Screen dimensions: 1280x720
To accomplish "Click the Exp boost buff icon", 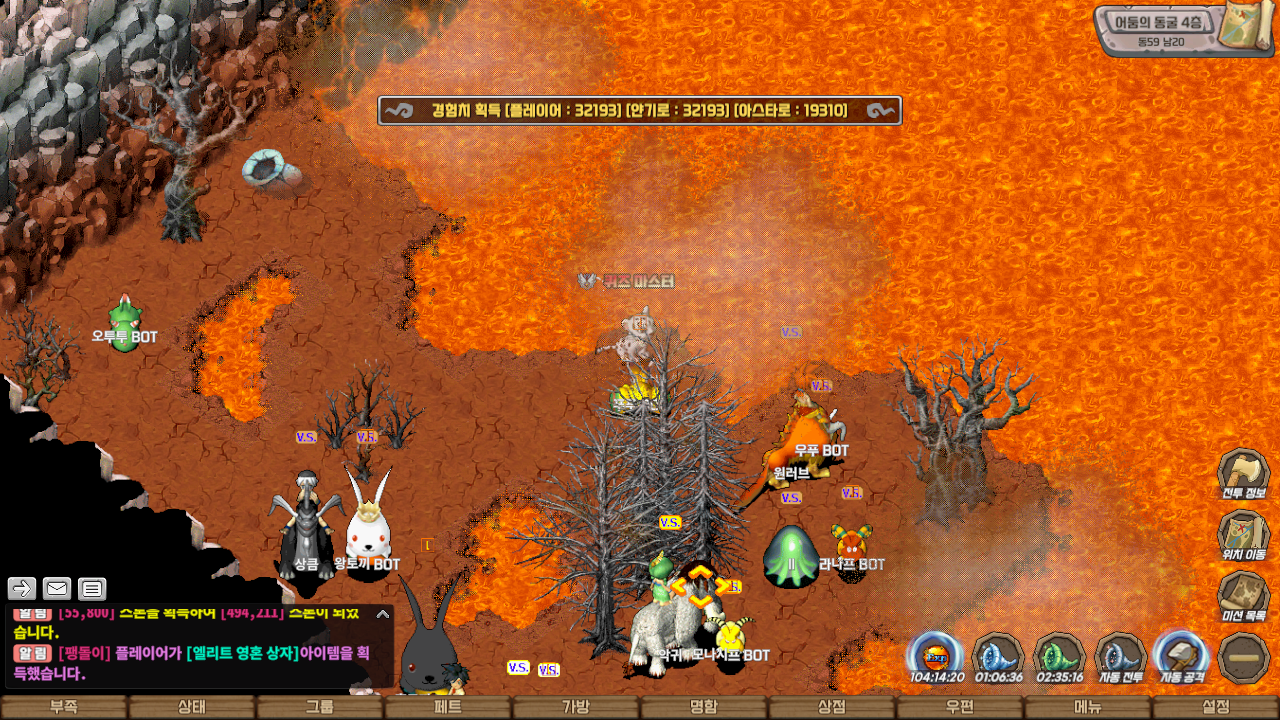I will coord(936,657).
